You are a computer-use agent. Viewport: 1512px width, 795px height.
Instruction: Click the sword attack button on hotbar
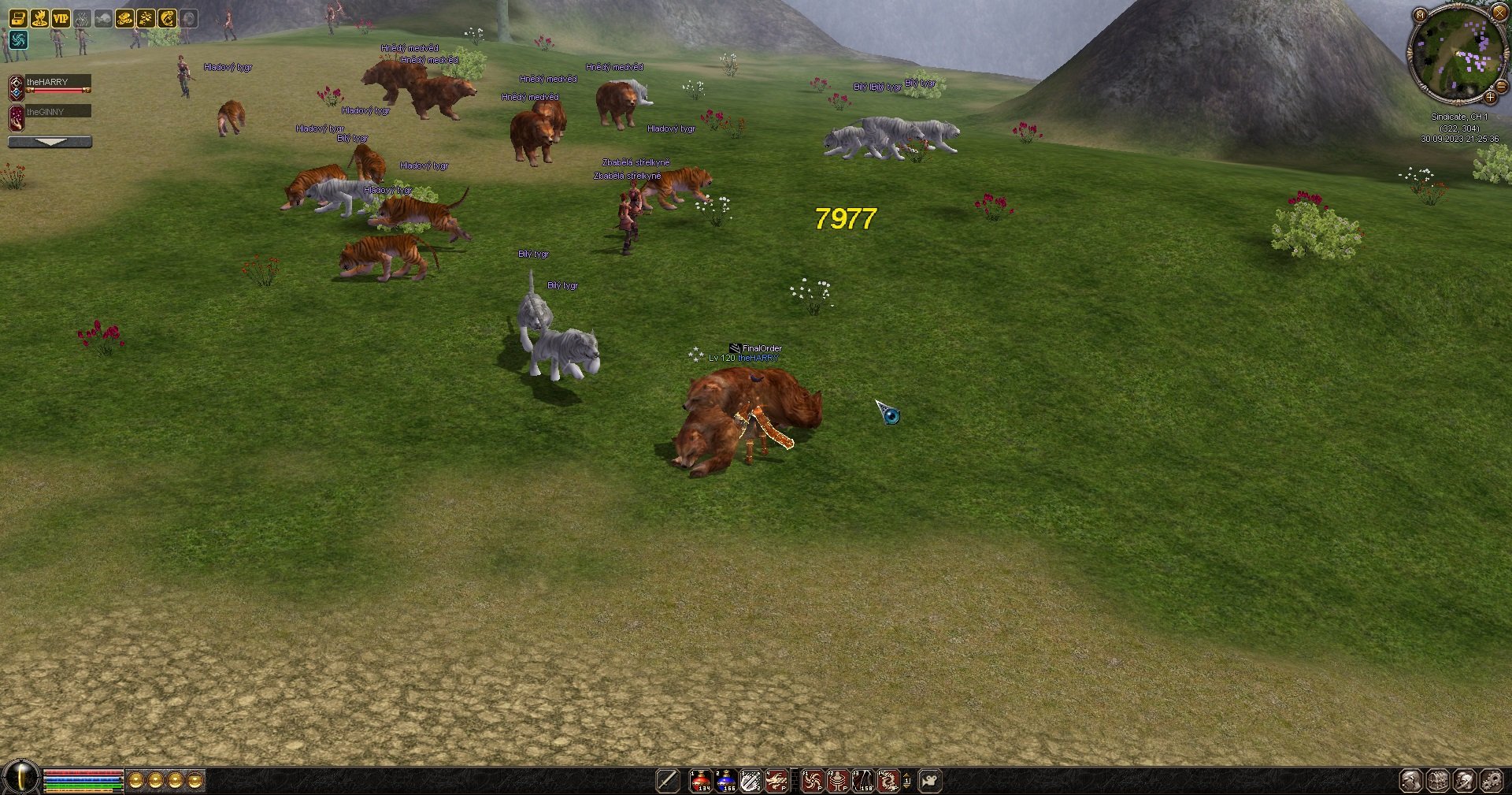(x=668, y=780)
